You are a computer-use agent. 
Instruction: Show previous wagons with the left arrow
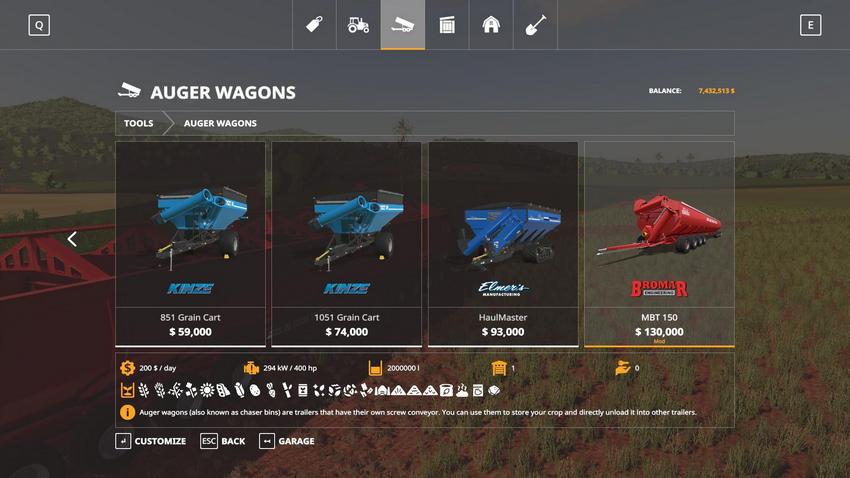(72, 239)
